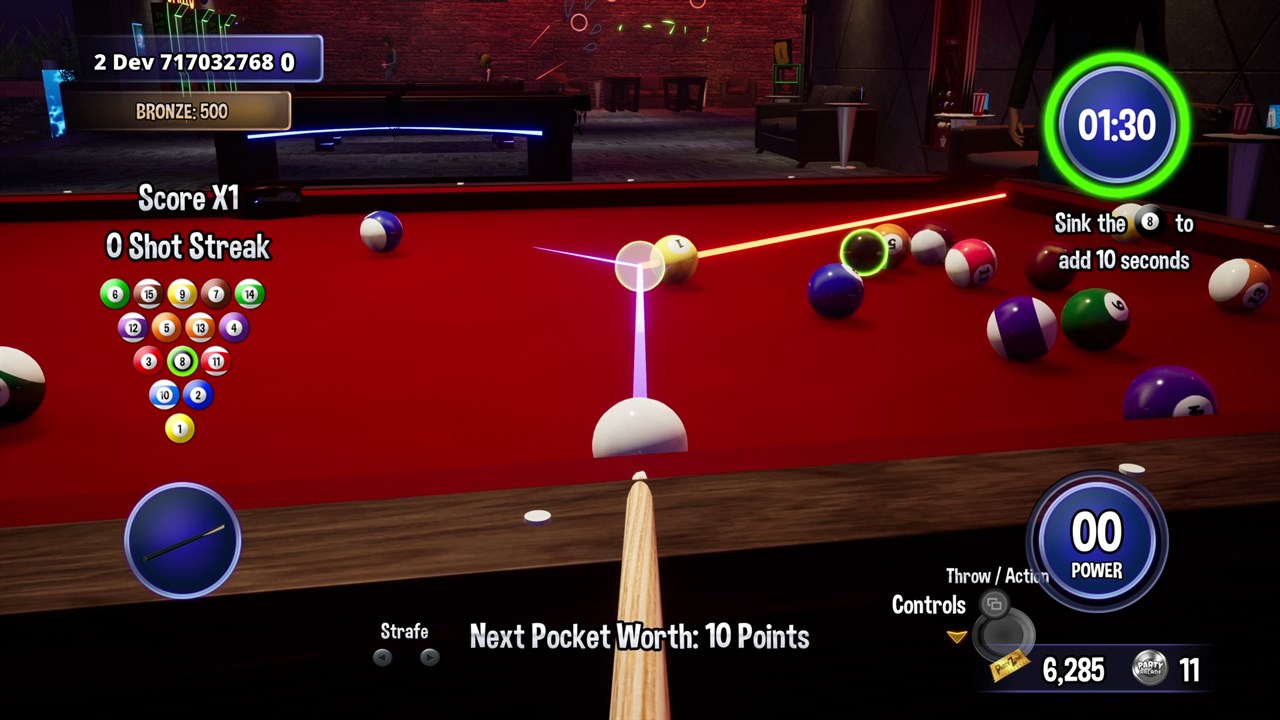This screenshot has height=720, width=1280.
Task: Expand the Controls dropdown arrow
Action: pyautogui.click(x=956, y=637)
